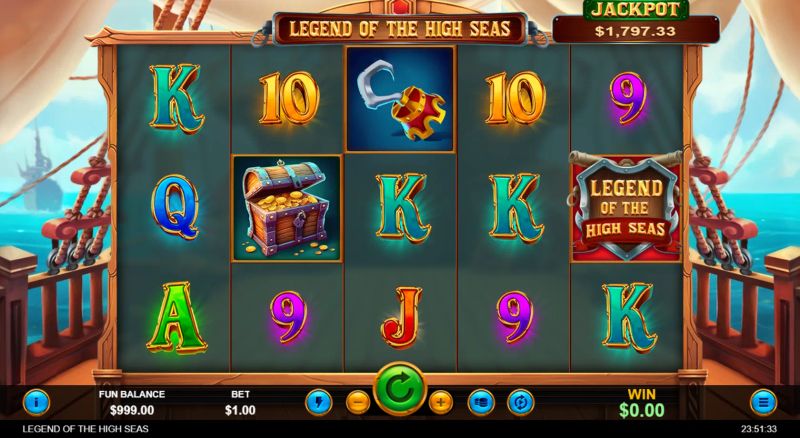
Task: Start autoplay with the circular arrows button
Action: pyautogui.click(x=521, y=402)
